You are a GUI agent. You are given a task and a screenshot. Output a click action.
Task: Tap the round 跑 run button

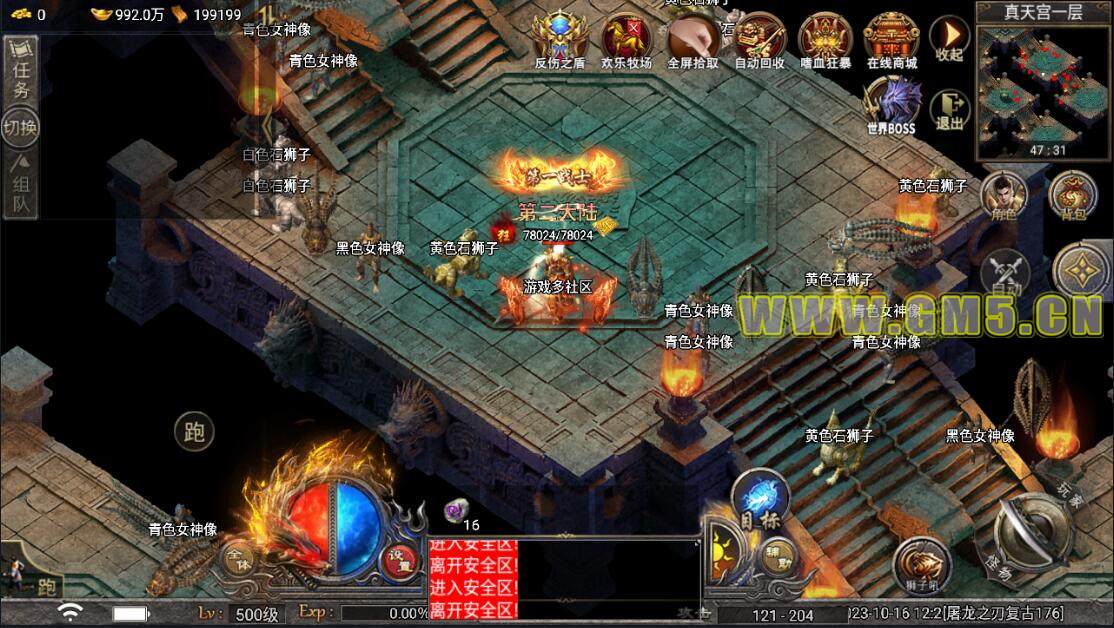194,431
